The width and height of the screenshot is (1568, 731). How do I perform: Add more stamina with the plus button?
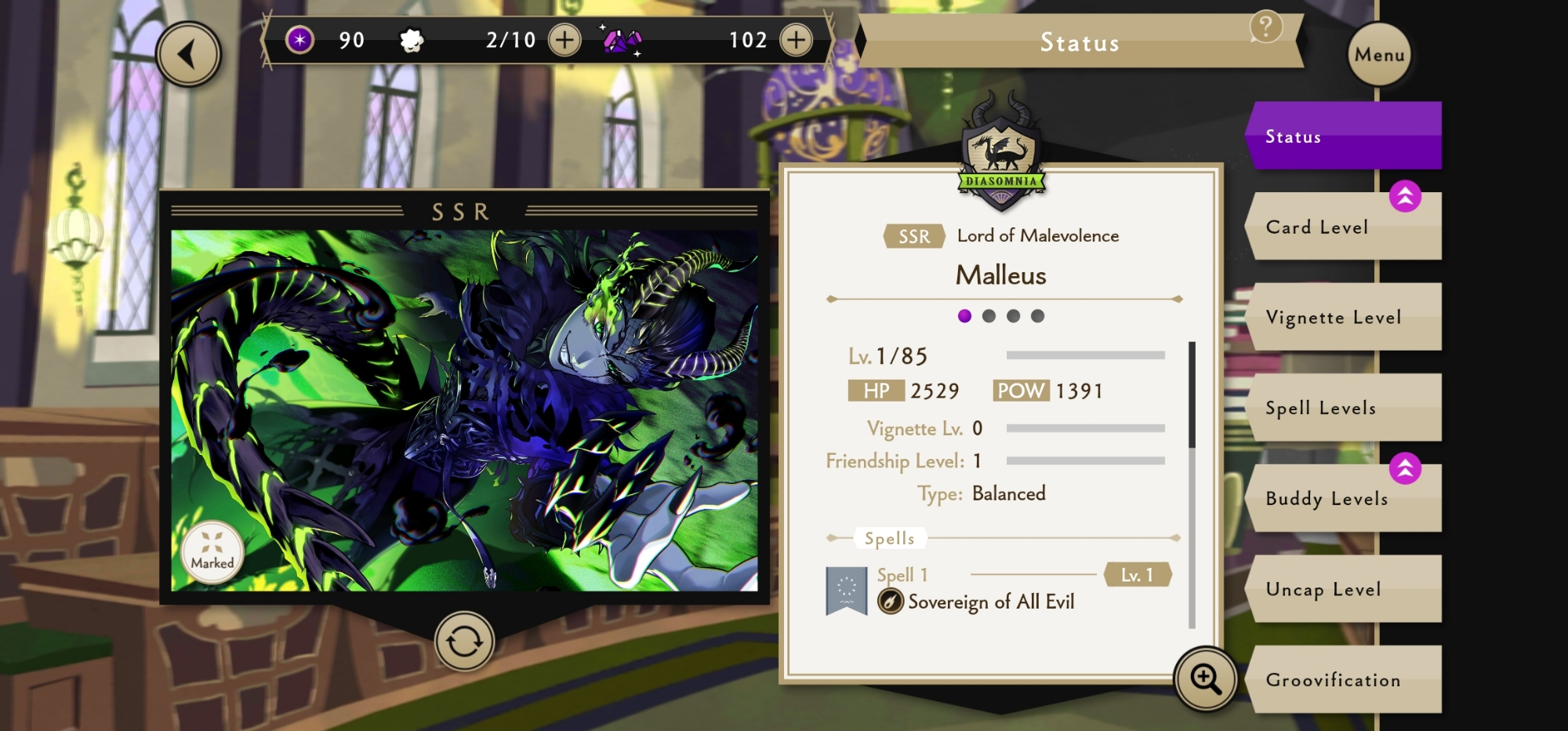(564, 40)
